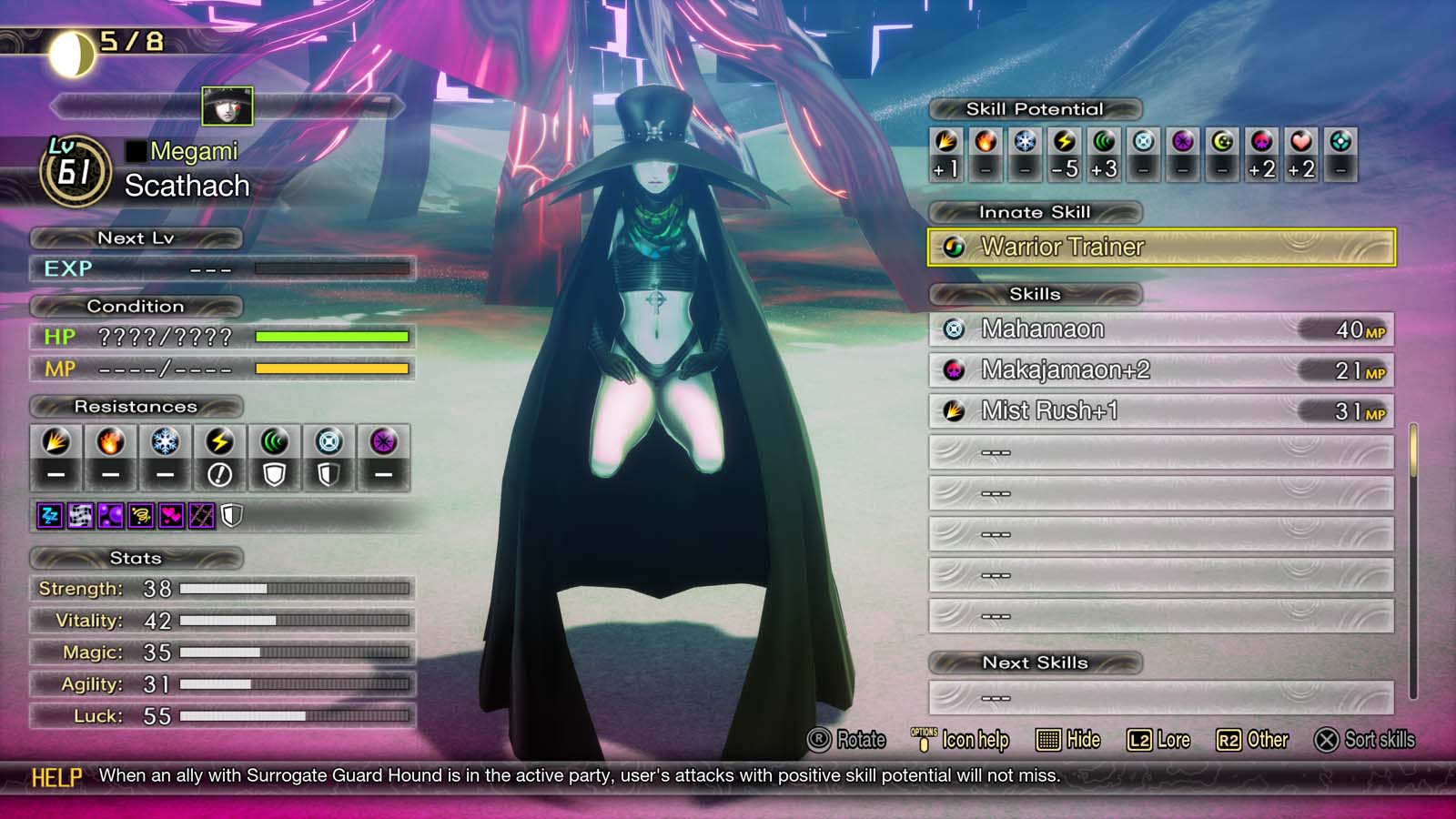The image size is (1456, 819).
Task: Click the Healing heart skill potential icon
Action: [1299, 144]
